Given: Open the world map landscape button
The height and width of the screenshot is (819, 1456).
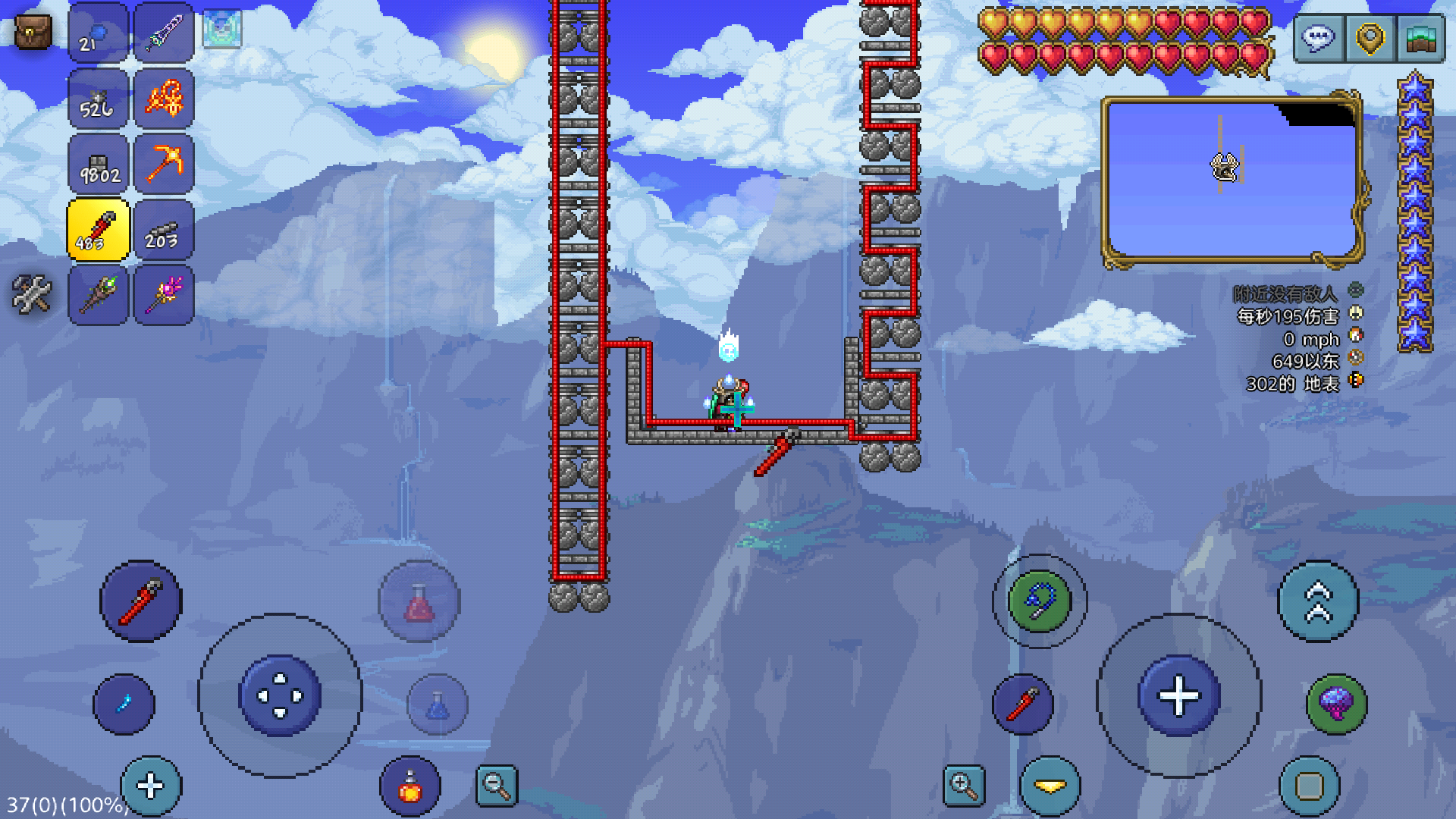Looking at the screenshot, I should 1420,38.
